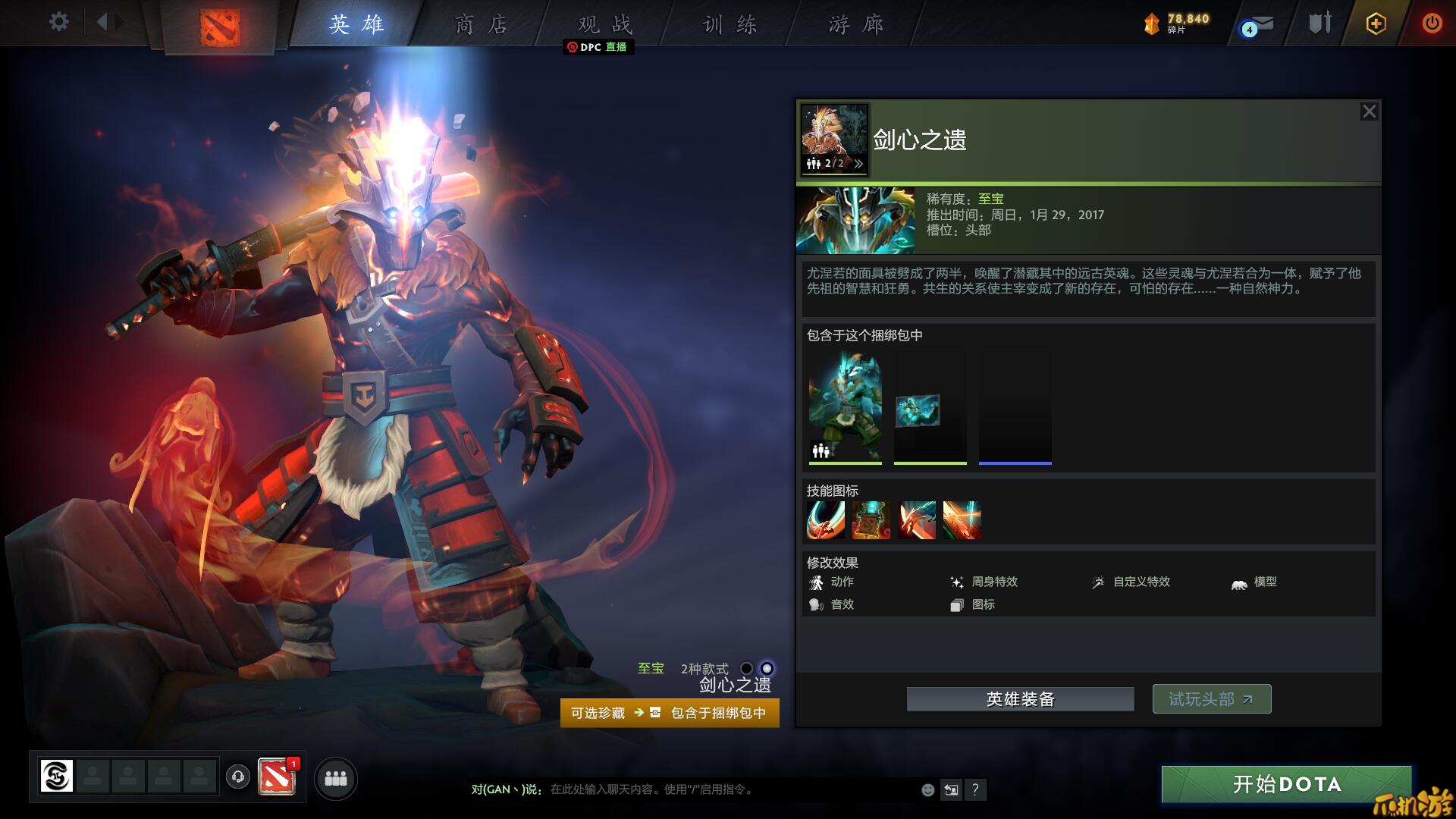Click the Dota logo home button

pyautogui.click(x=220, y=27)
